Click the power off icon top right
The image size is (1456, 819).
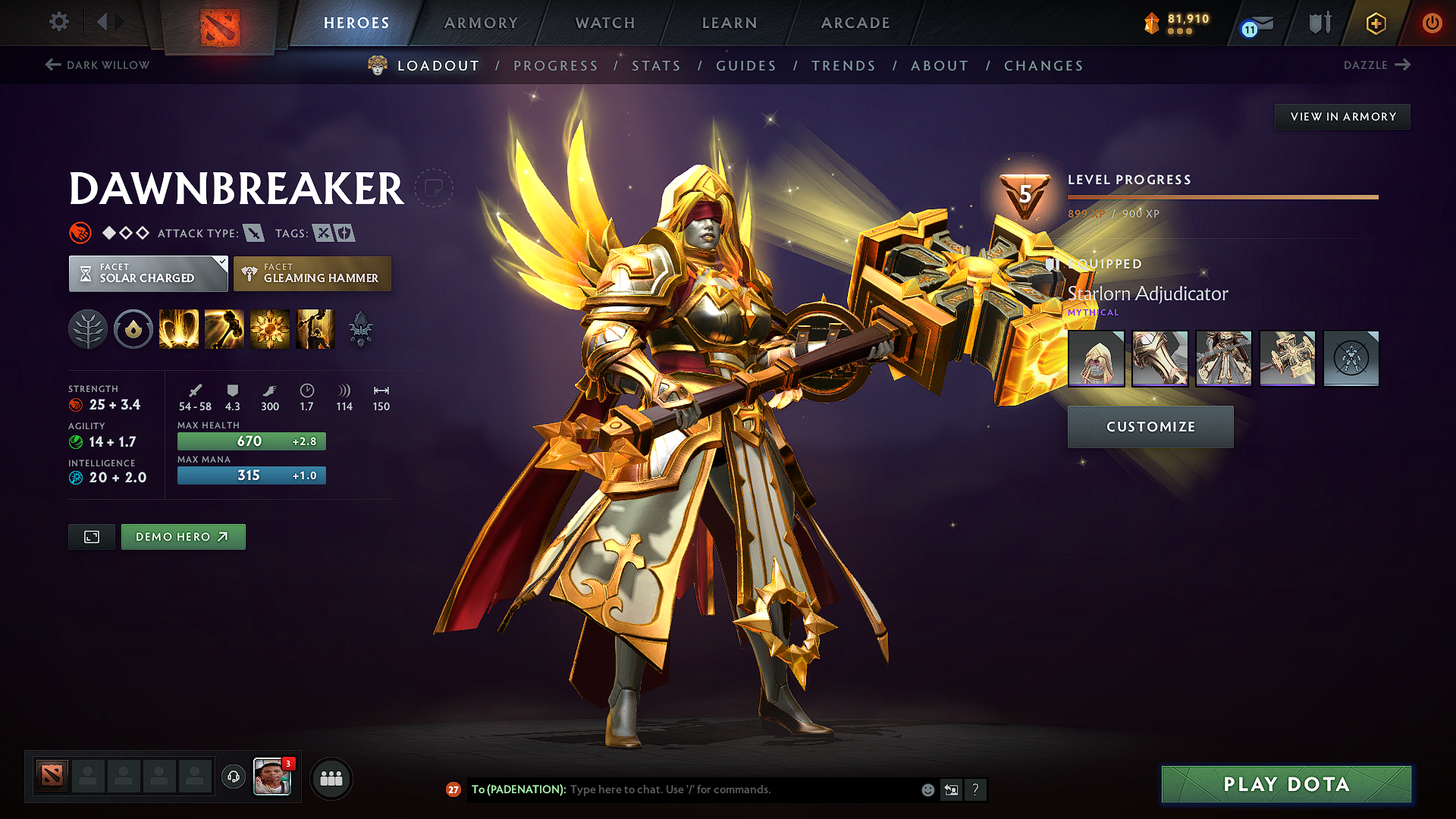tap(1432, 23)
